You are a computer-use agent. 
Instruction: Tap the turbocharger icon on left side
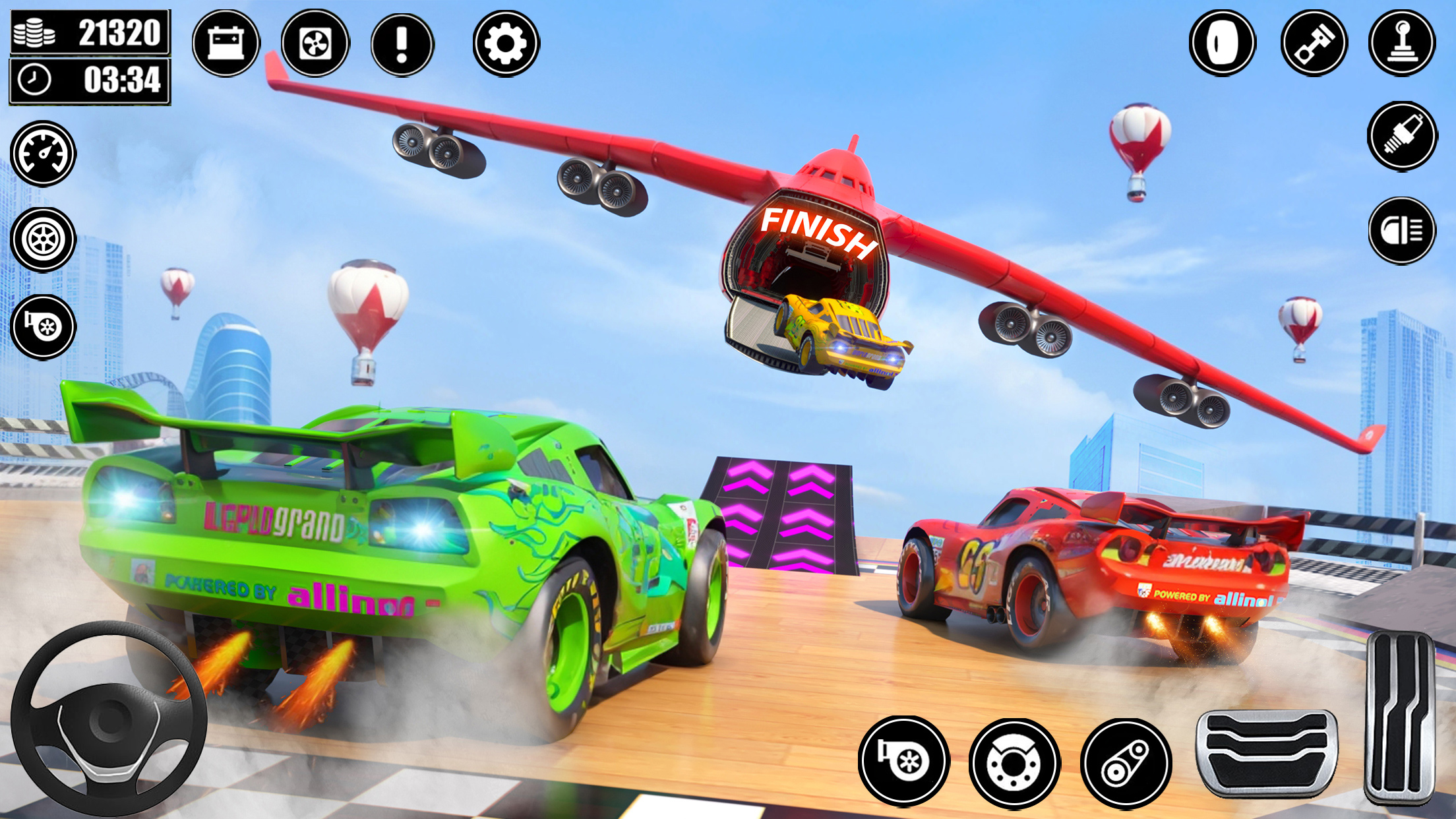tap(44, 326)
